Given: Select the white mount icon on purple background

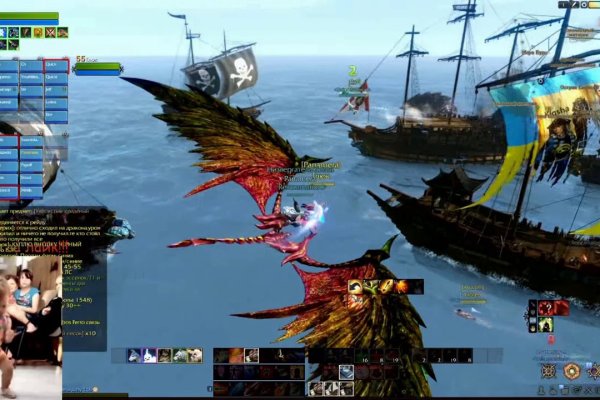Looking at the screenshot, I should 148,355.
